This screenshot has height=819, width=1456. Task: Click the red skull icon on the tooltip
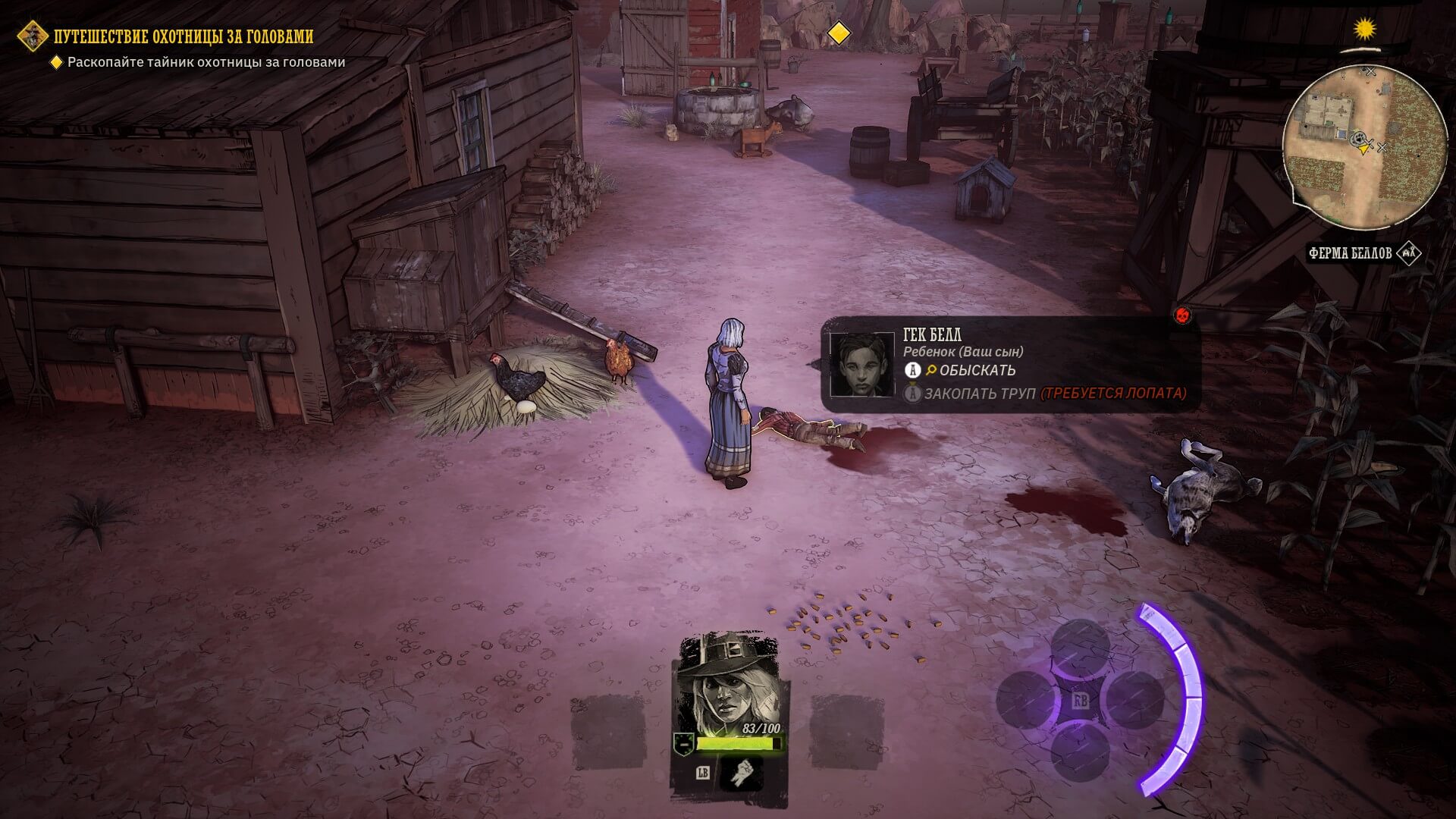click(1181, 315)
